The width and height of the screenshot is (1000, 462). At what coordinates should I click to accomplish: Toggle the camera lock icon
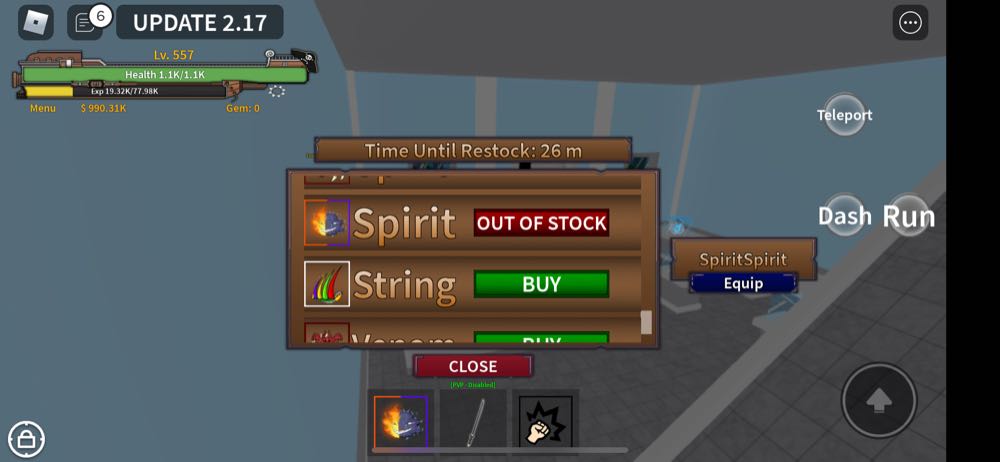coord(26,438)
